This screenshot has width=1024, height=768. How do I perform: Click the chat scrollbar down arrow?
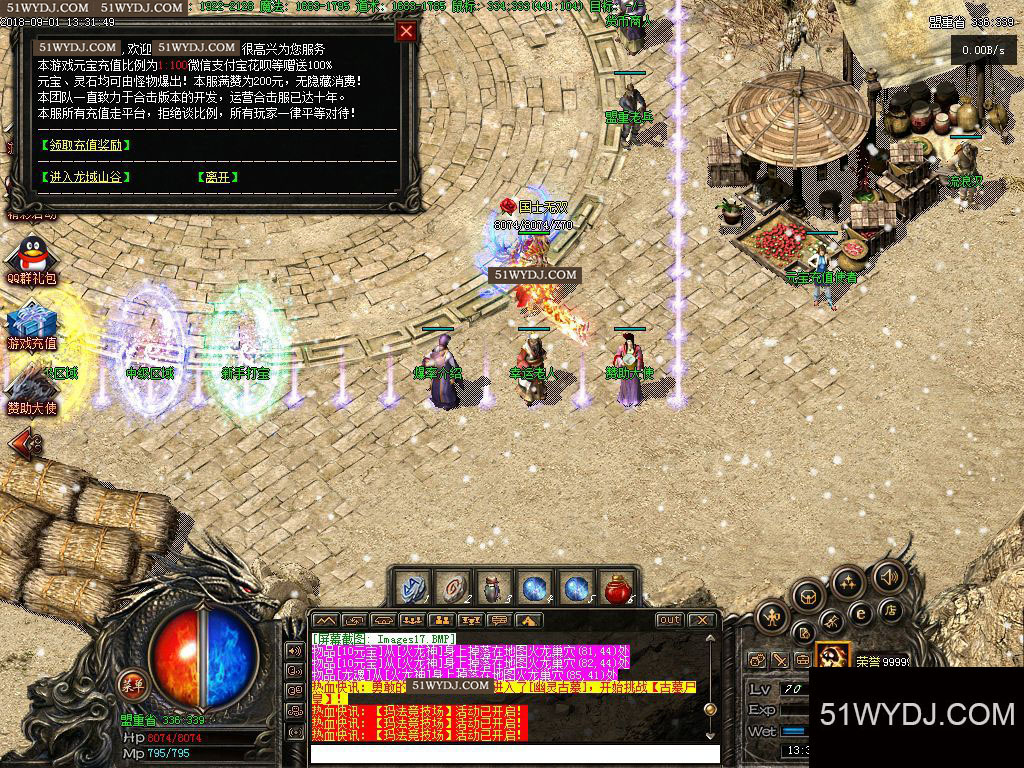point(710,736)
